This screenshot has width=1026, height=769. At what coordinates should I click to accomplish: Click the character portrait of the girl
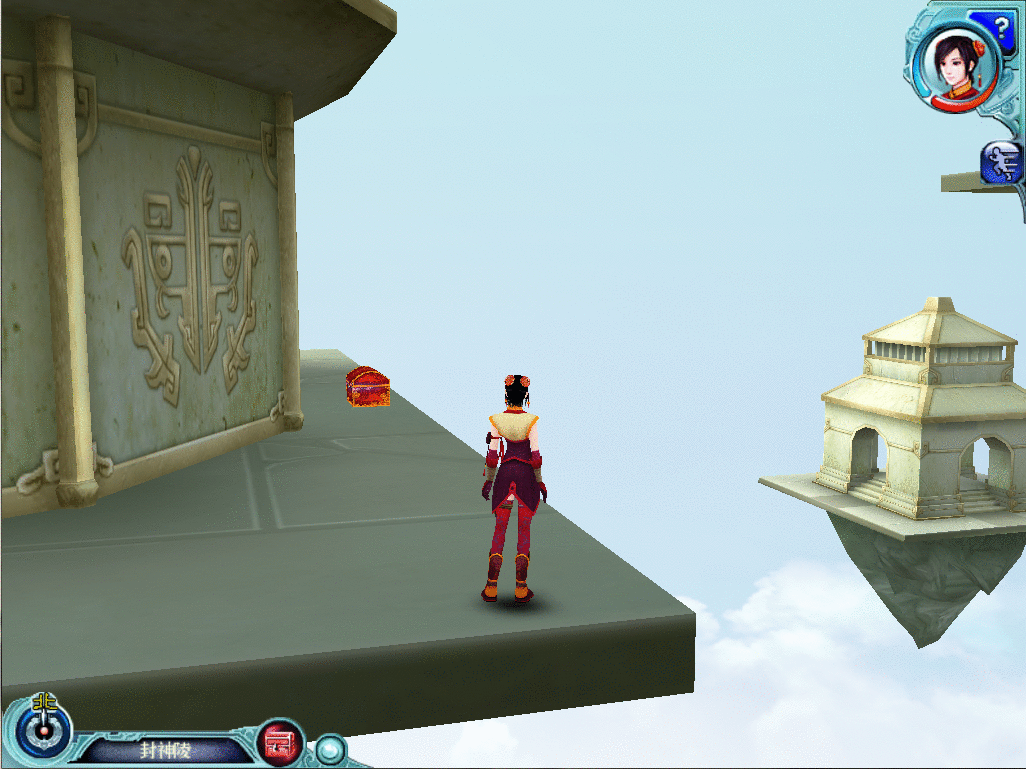[x=956, y=62]
